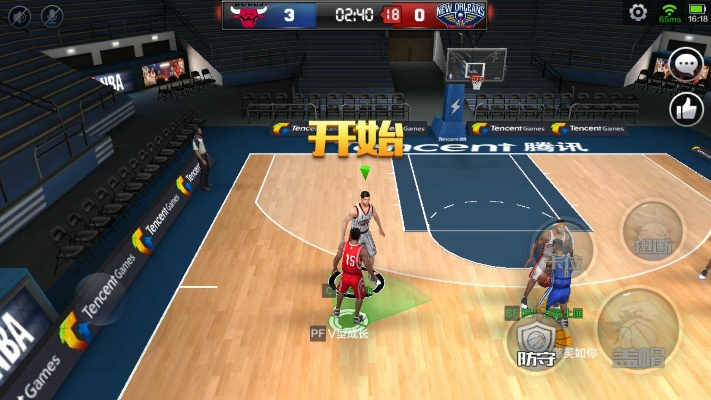Viewport: 711px width, 400px height.
Task: Tap the 盖帽 block button
Action: 640,328
